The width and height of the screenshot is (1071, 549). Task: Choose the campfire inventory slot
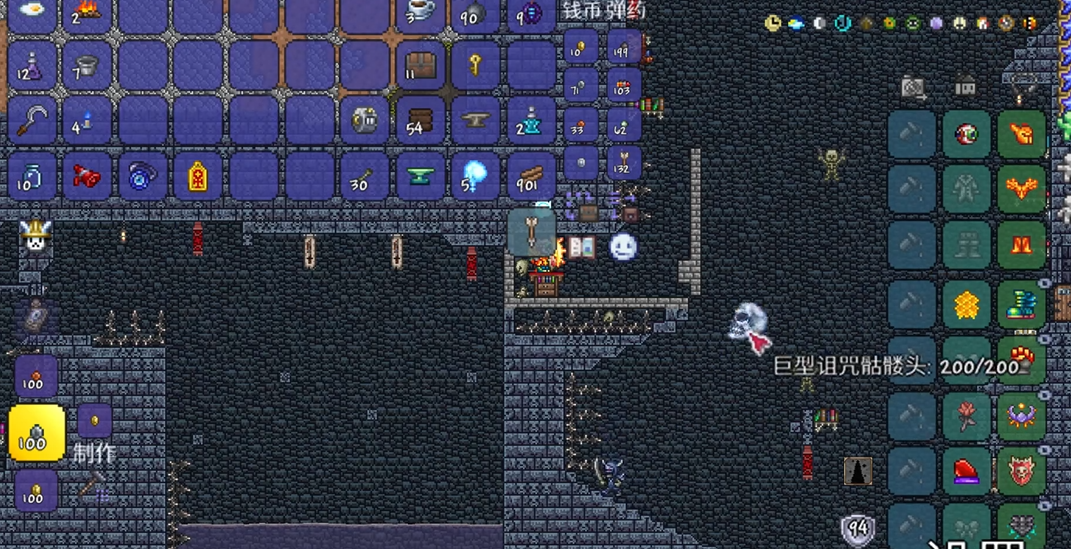point(88,12)
